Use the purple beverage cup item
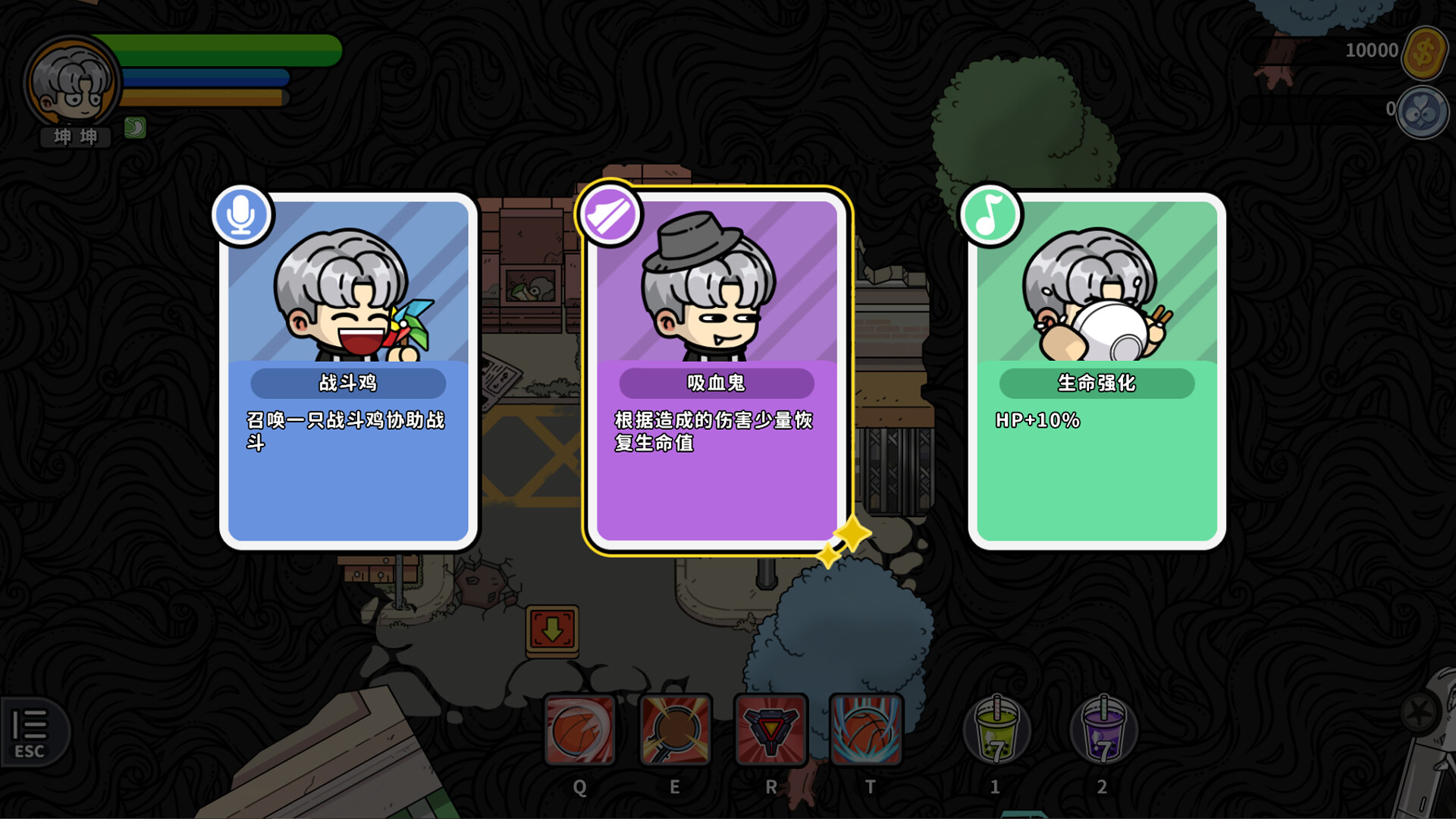This screenshot has height=819, width=1456. pos(1103,730)
